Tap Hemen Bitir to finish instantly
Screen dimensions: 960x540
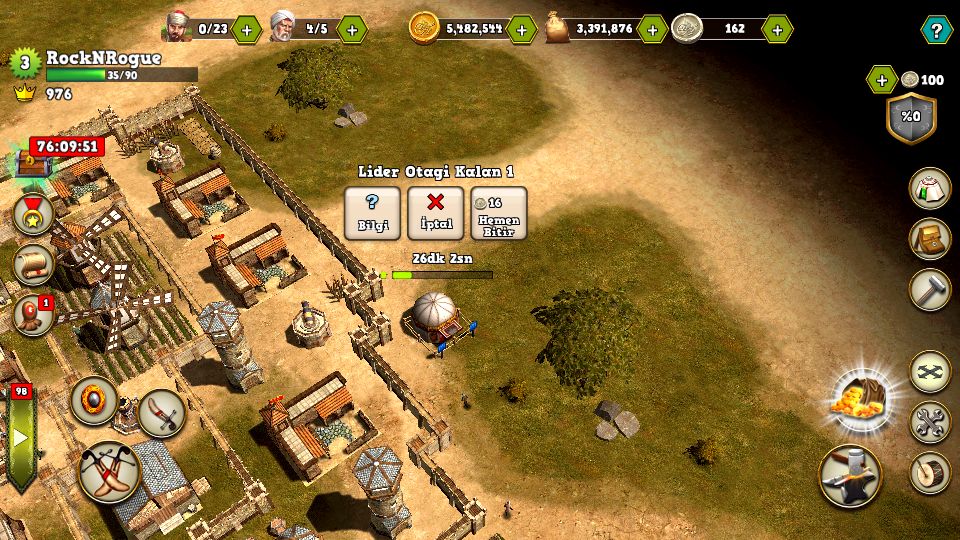tap(498, 213)
